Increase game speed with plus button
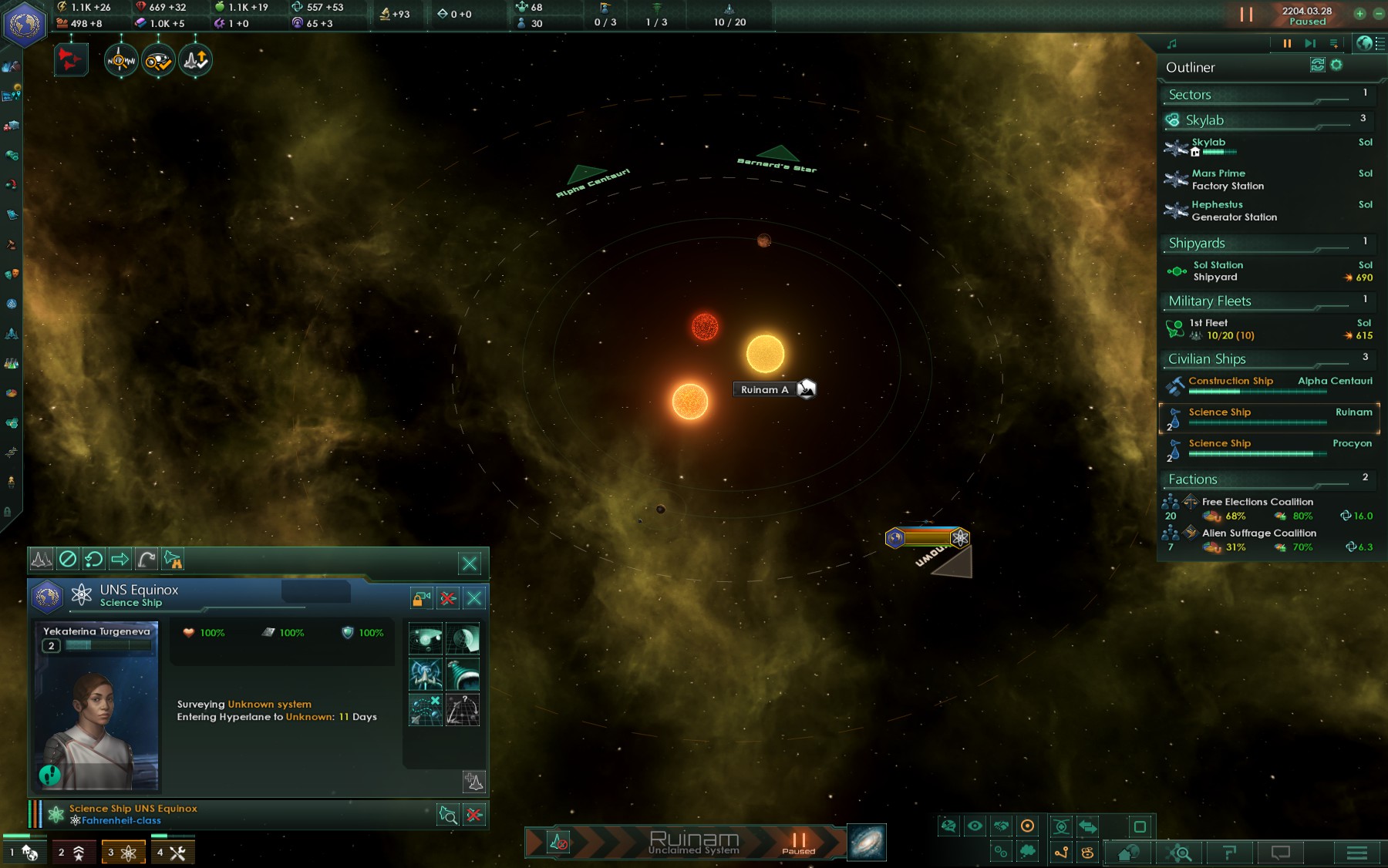Screen dimensions: 1388x868 coord(1359,14)
